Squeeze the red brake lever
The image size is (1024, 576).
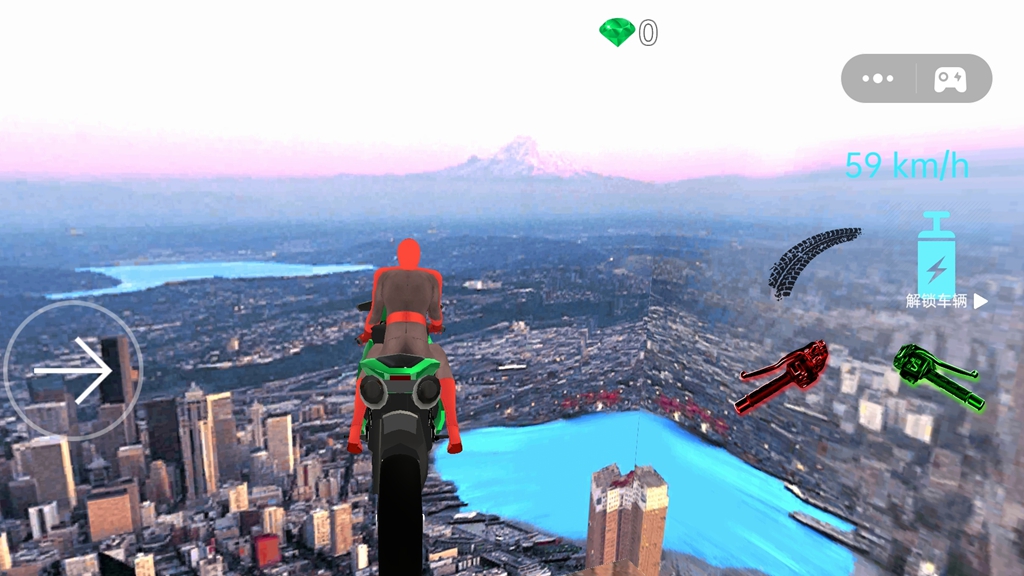pyautogui.click(x=786, y=375)
